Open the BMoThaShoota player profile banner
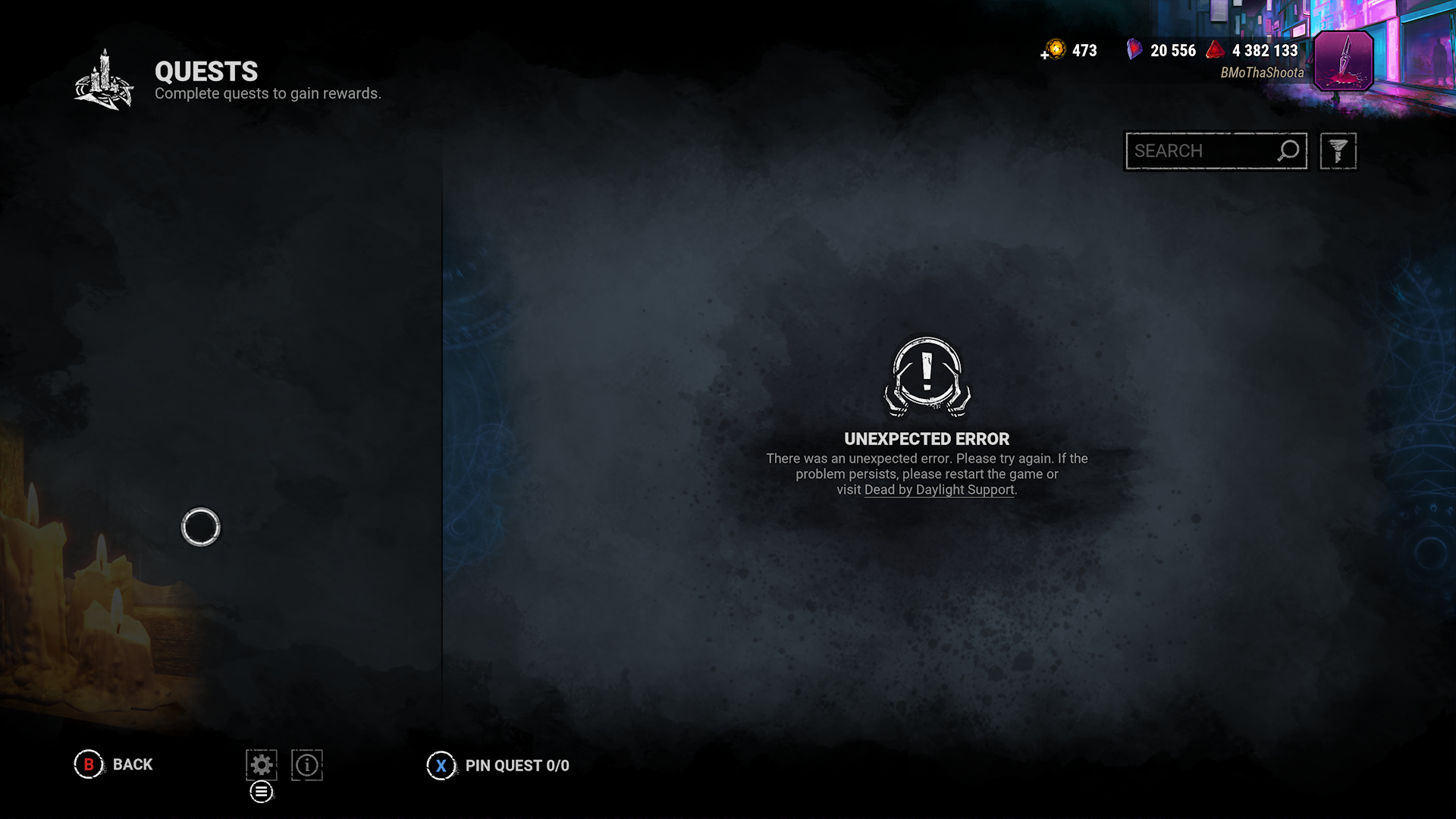 click(x=1343, y=61)
